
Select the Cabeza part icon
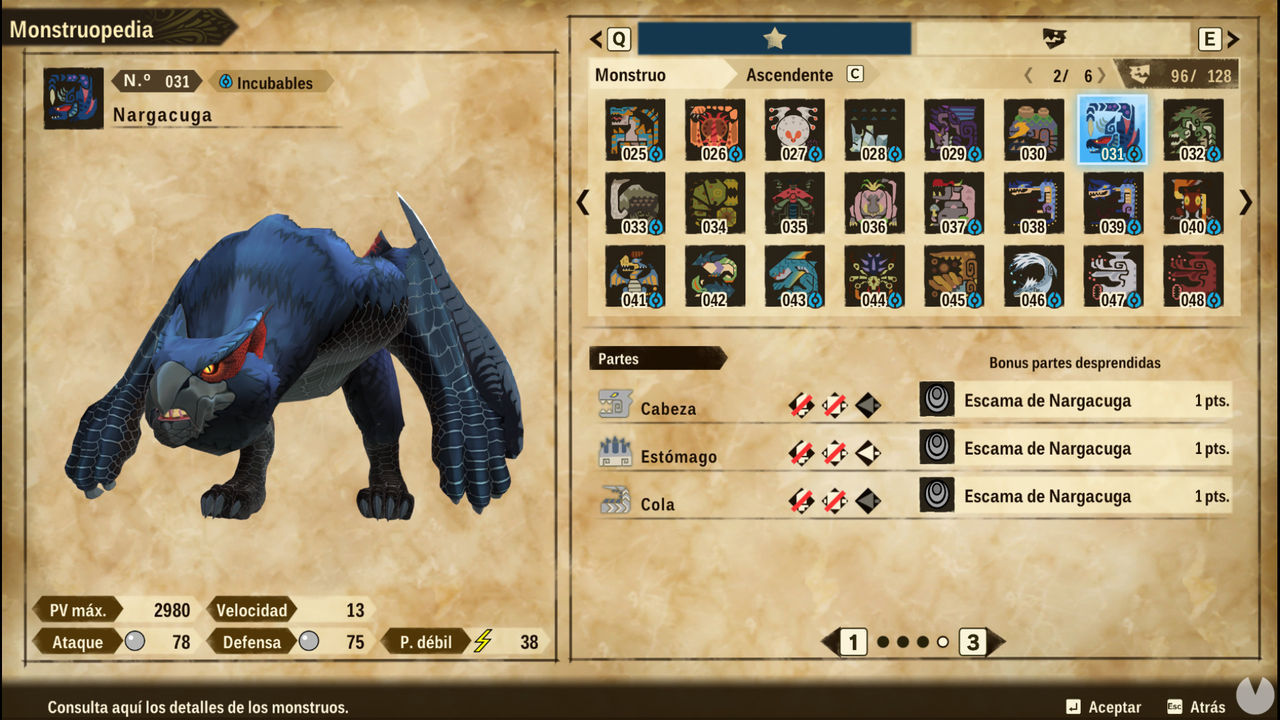pyautogui.click(x=613, y=404)
